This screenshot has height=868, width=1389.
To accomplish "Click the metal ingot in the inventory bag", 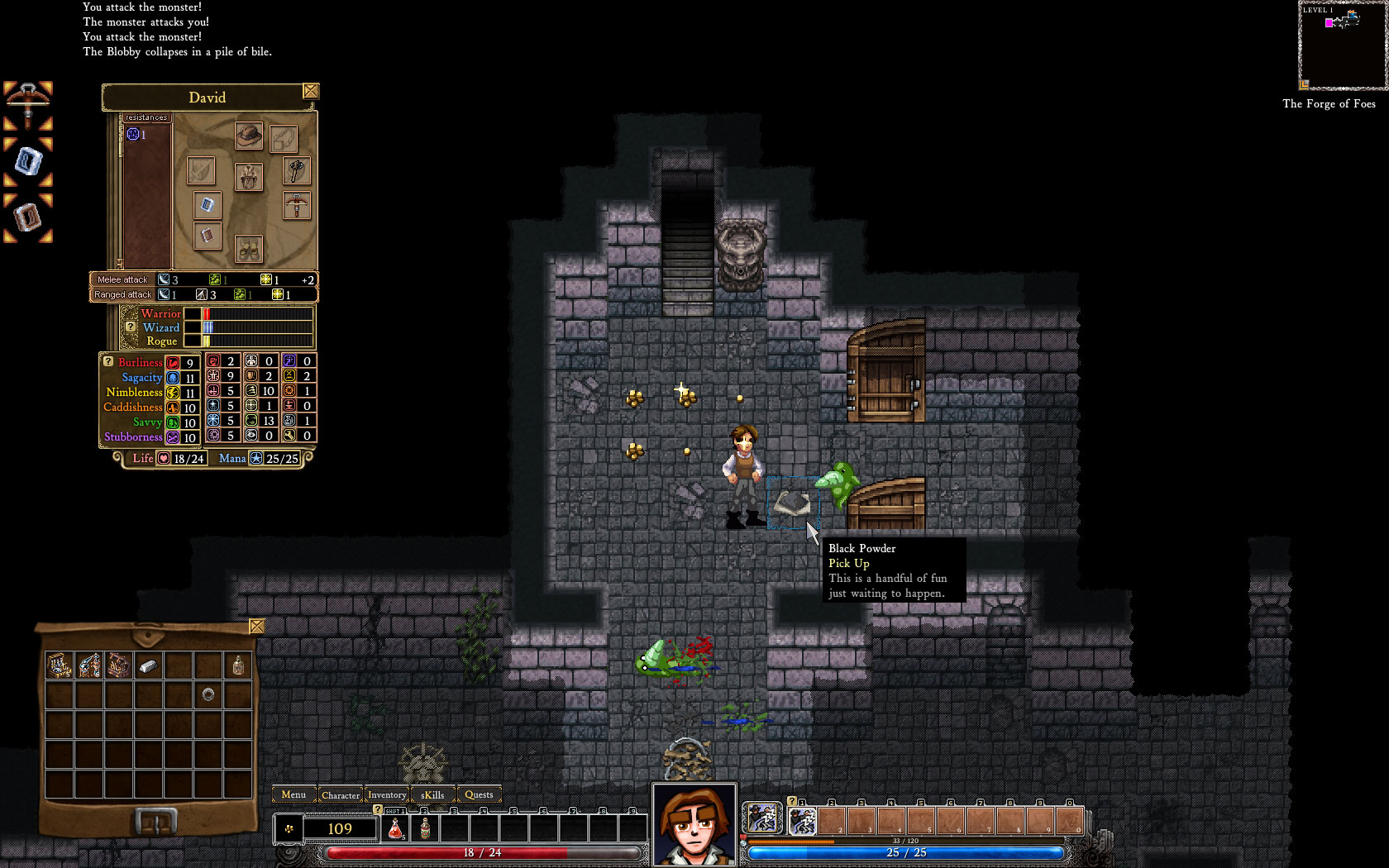I will click(x=148, y=665).
